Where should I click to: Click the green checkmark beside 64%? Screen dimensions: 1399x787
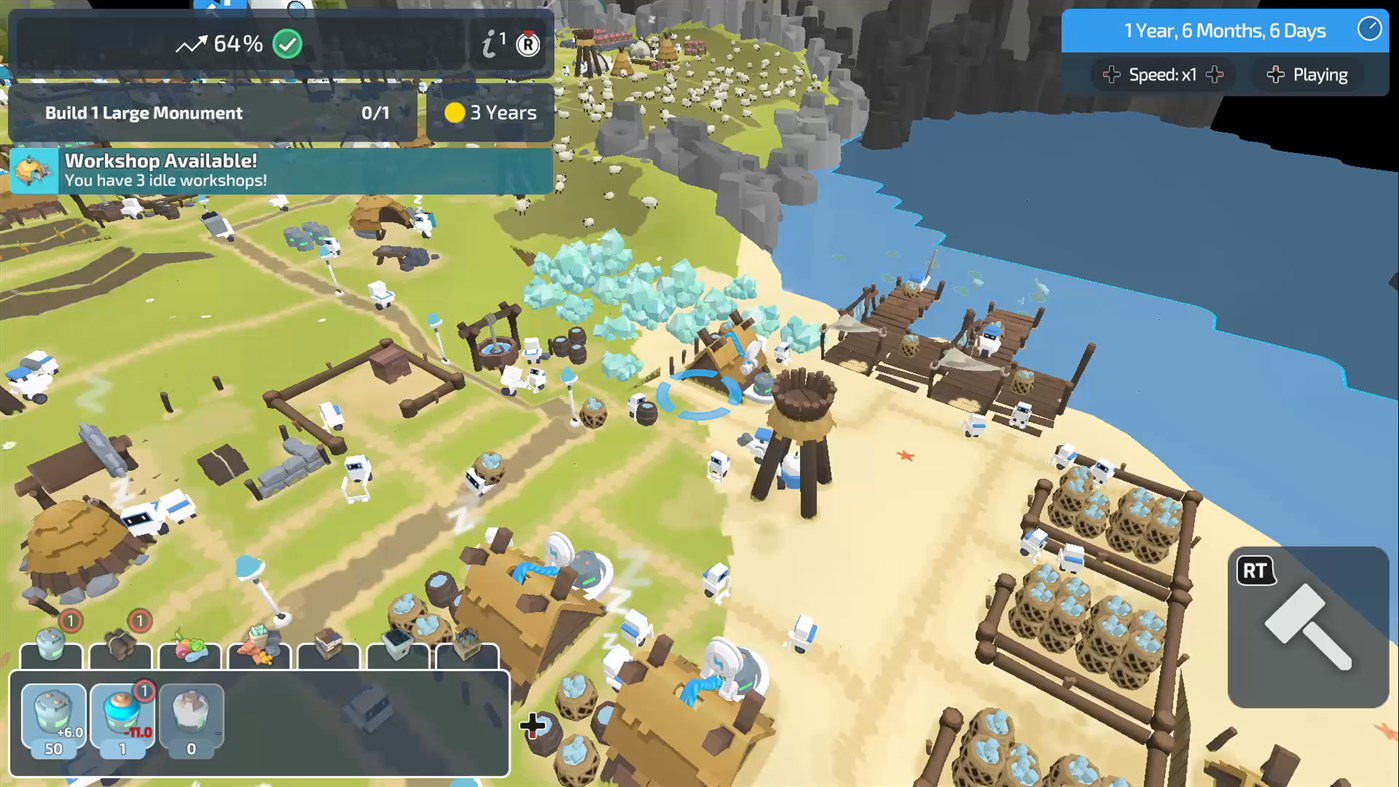(288, 44)
